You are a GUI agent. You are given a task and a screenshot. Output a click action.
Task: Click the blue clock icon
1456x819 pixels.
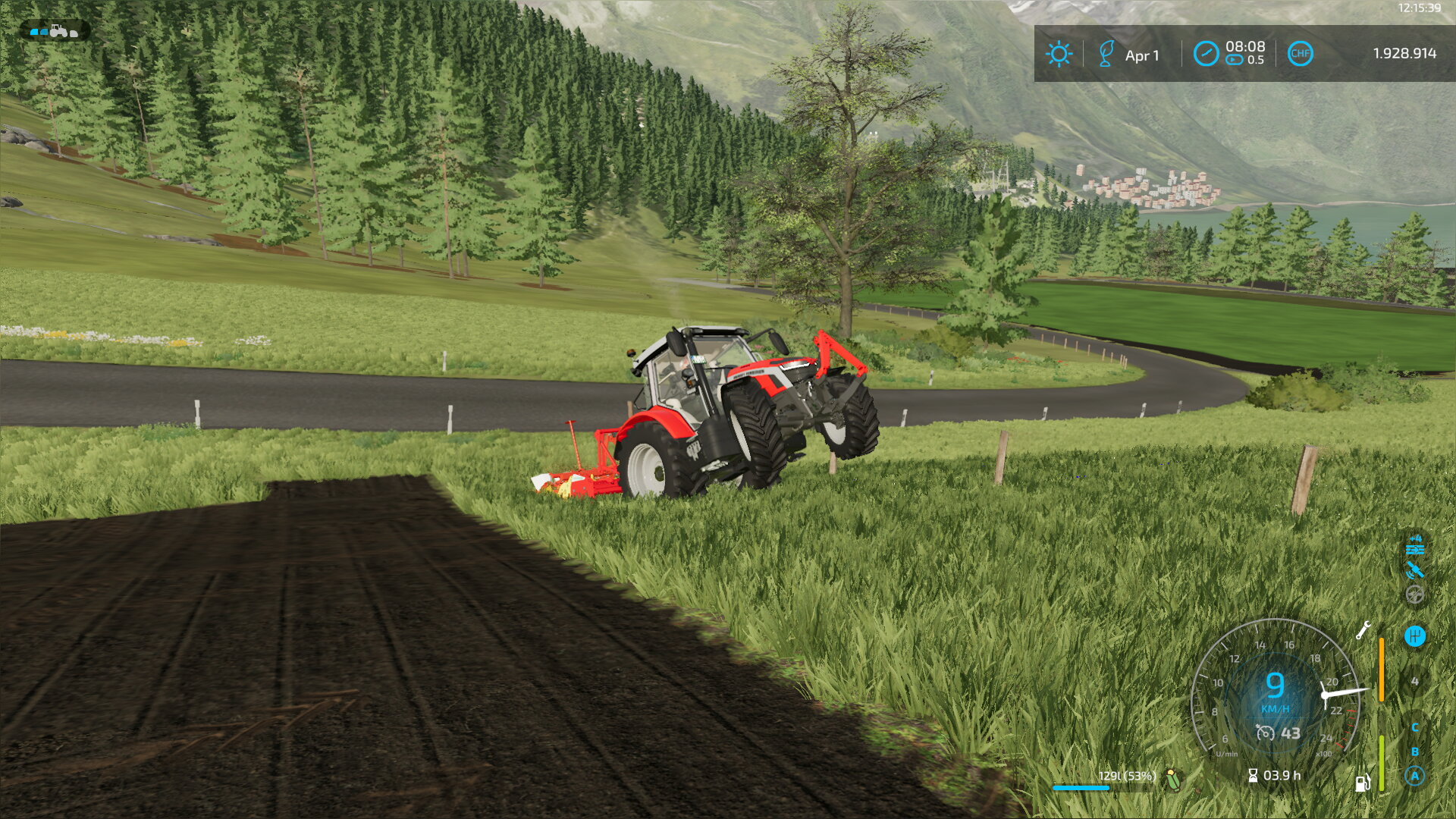click(x=1205, y=54)
